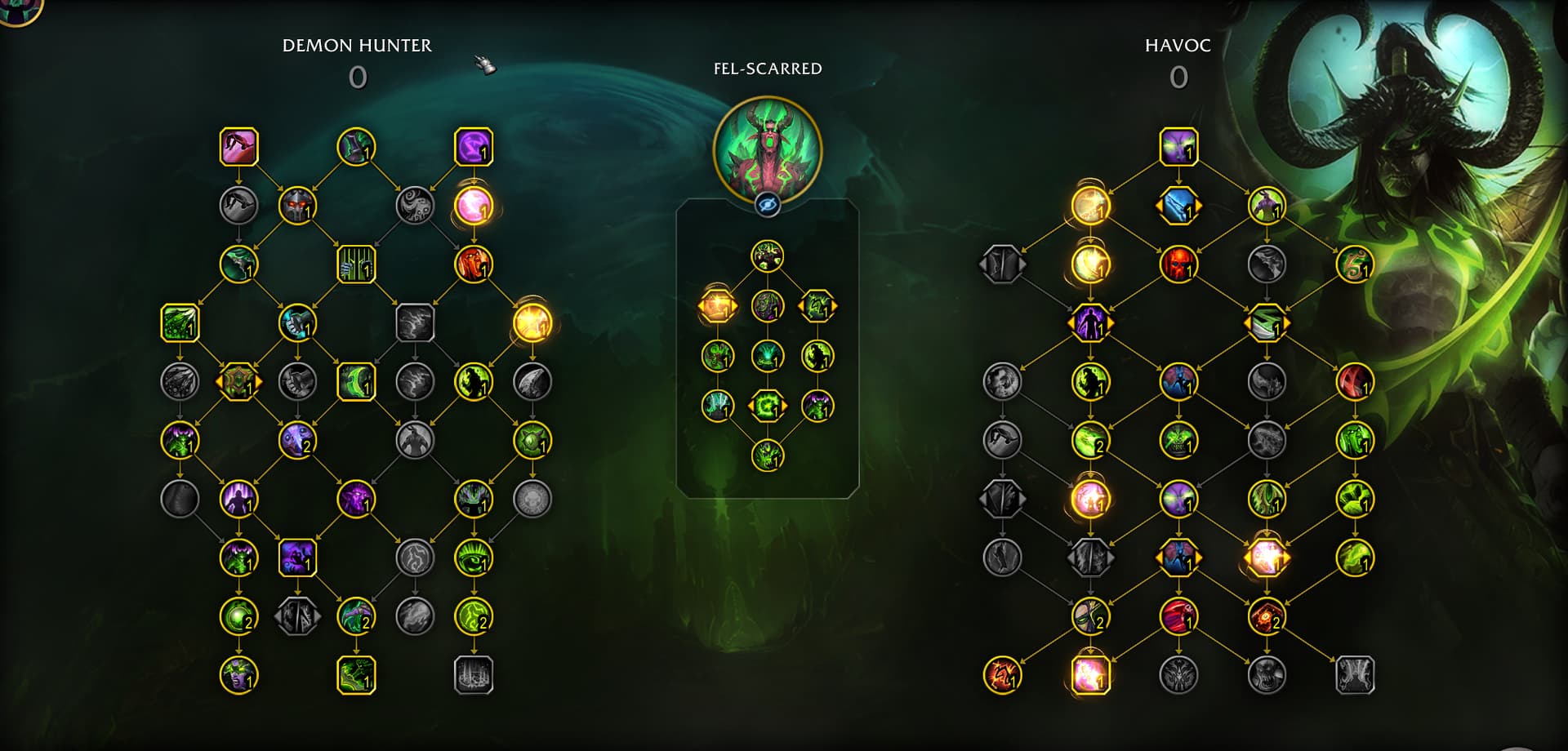This screenshot has height=751, width=1568.
Task: Select the glowing pink square capstone in Havoc
Action: pyautogui.click(x=1090, y=675)
